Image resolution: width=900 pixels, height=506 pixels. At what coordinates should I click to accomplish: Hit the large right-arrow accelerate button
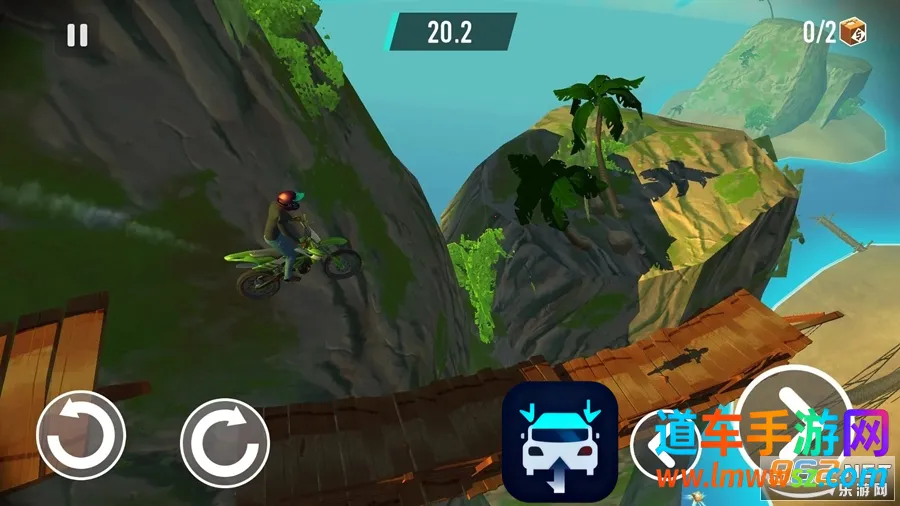(795, 418)
